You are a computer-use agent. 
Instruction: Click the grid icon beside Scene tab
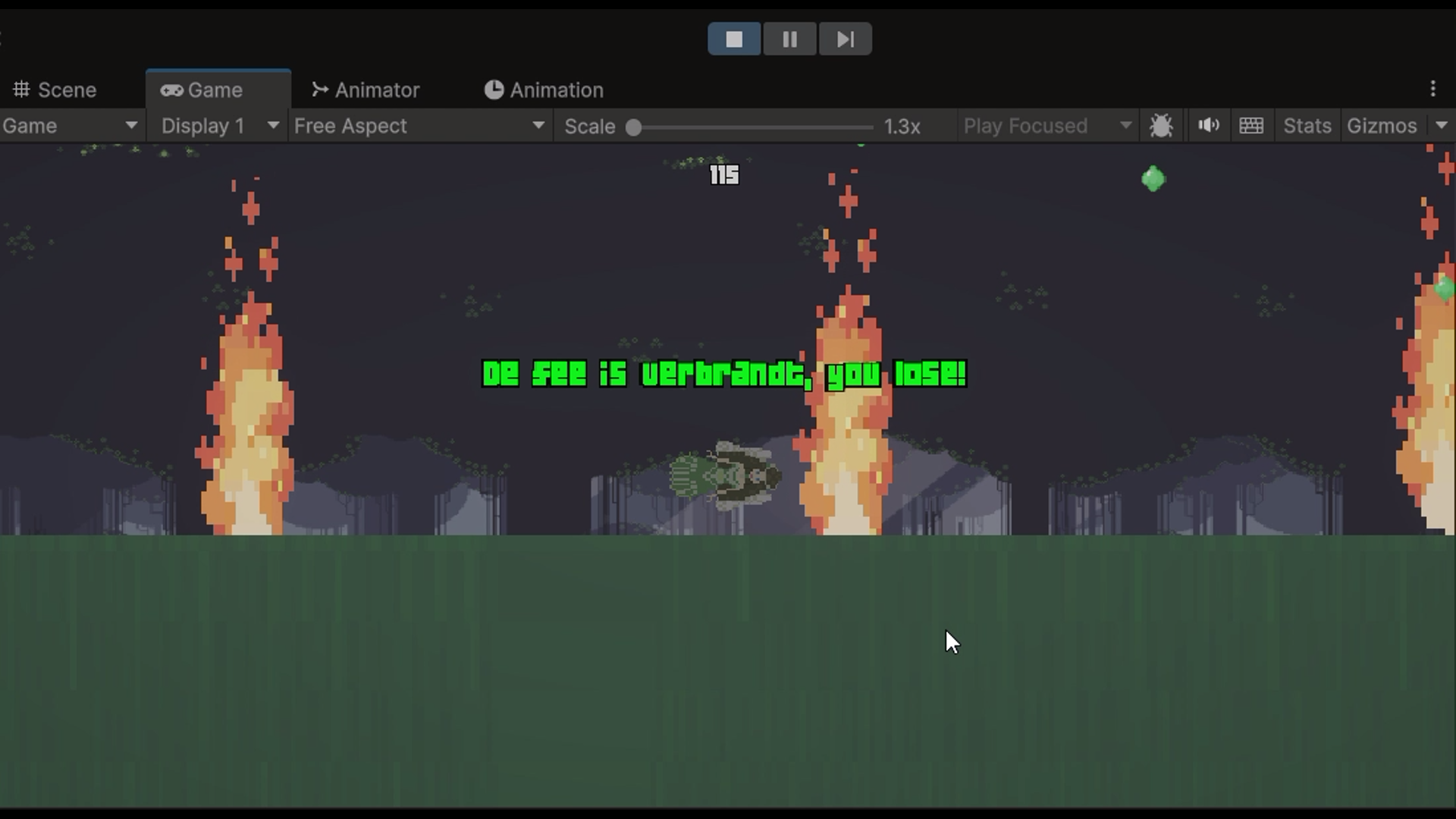pyautogui.click(x=22, y=89)
